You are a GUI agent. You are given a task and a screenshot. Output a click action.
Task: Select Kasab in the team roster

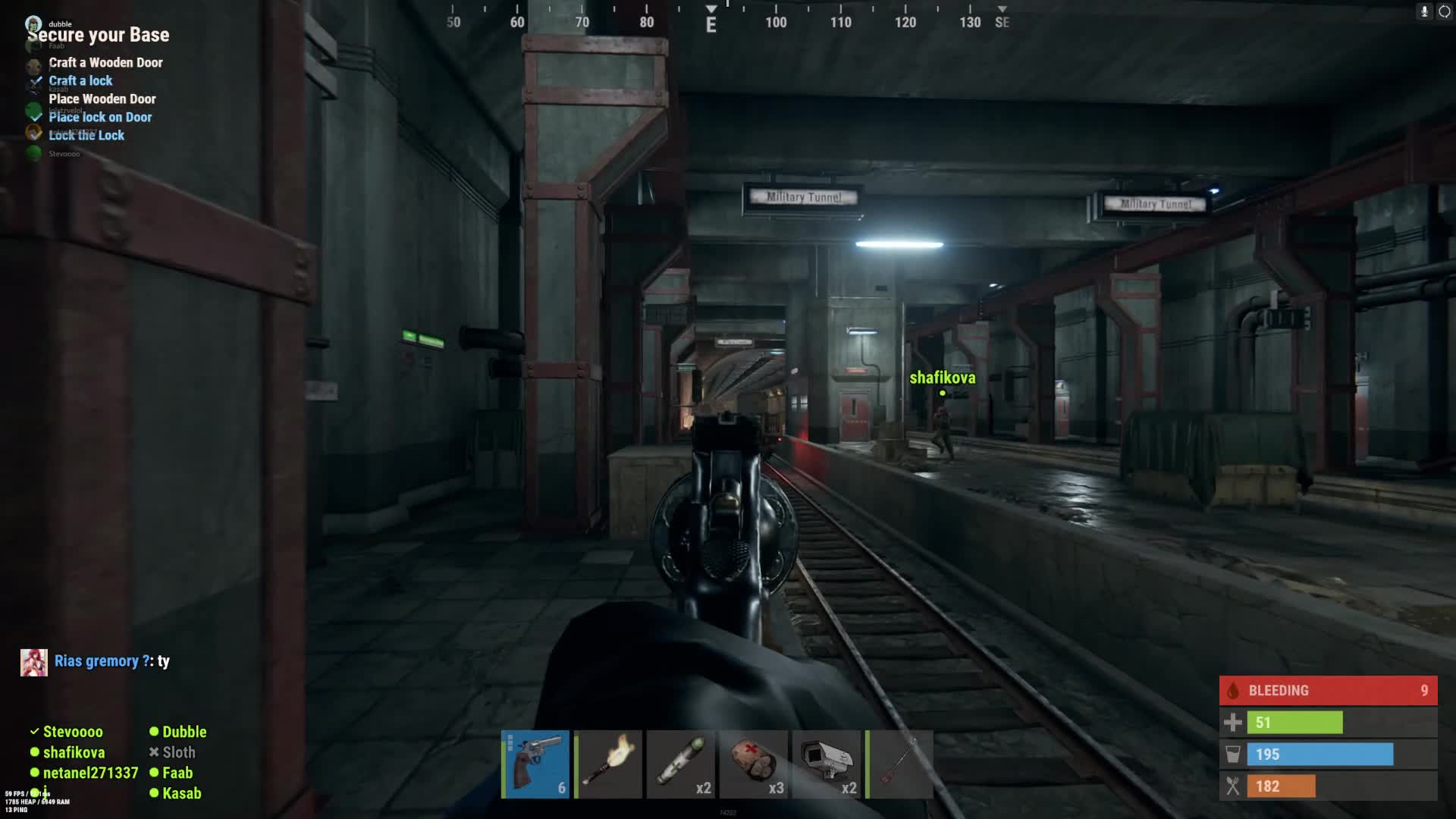click(x=181, y=793)
